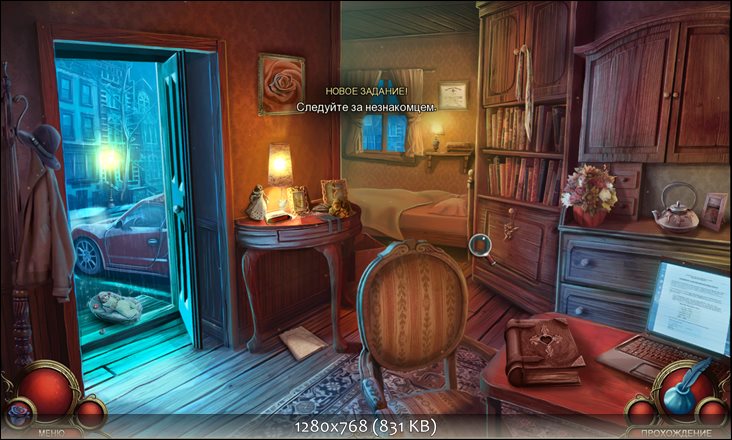Click the large red orb above МЕНЮ
The height and width of the screenshot is (440, 732).
pyautogui.click(x=48, y=390)
